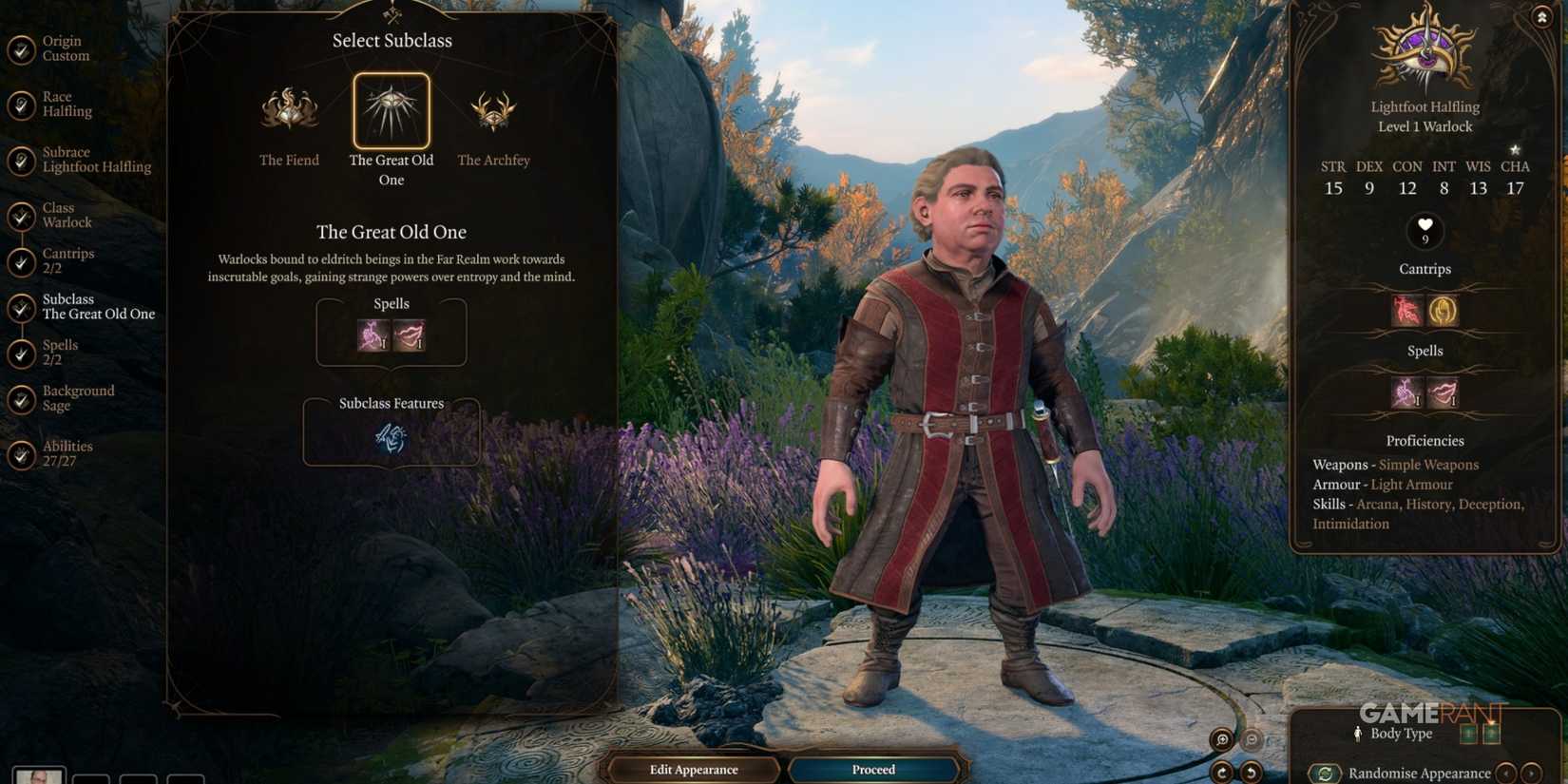Select the second Body Type swatch

tap(1491, 733)
